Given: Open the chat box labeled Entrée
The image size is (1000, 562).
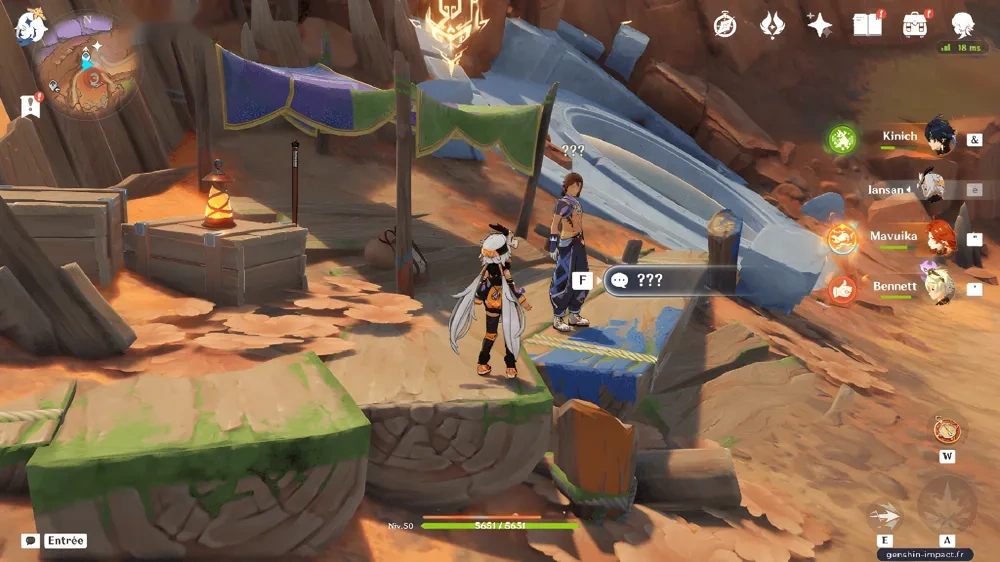Looking at the screenshot, I should click(56, 541).
